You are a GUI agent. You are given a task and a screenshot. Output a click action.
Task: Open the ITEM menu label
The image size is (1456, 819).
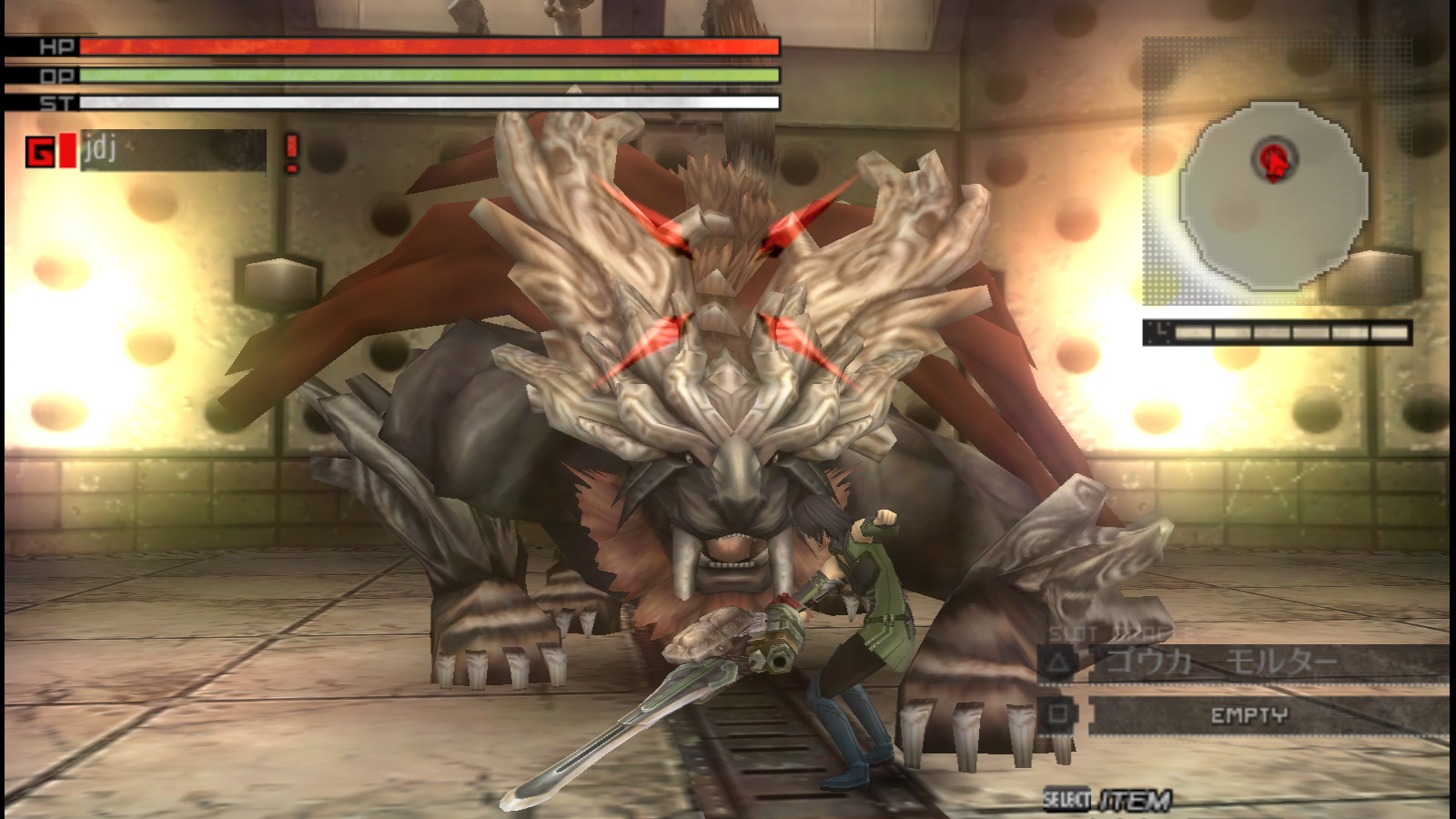coord(1134,801)
